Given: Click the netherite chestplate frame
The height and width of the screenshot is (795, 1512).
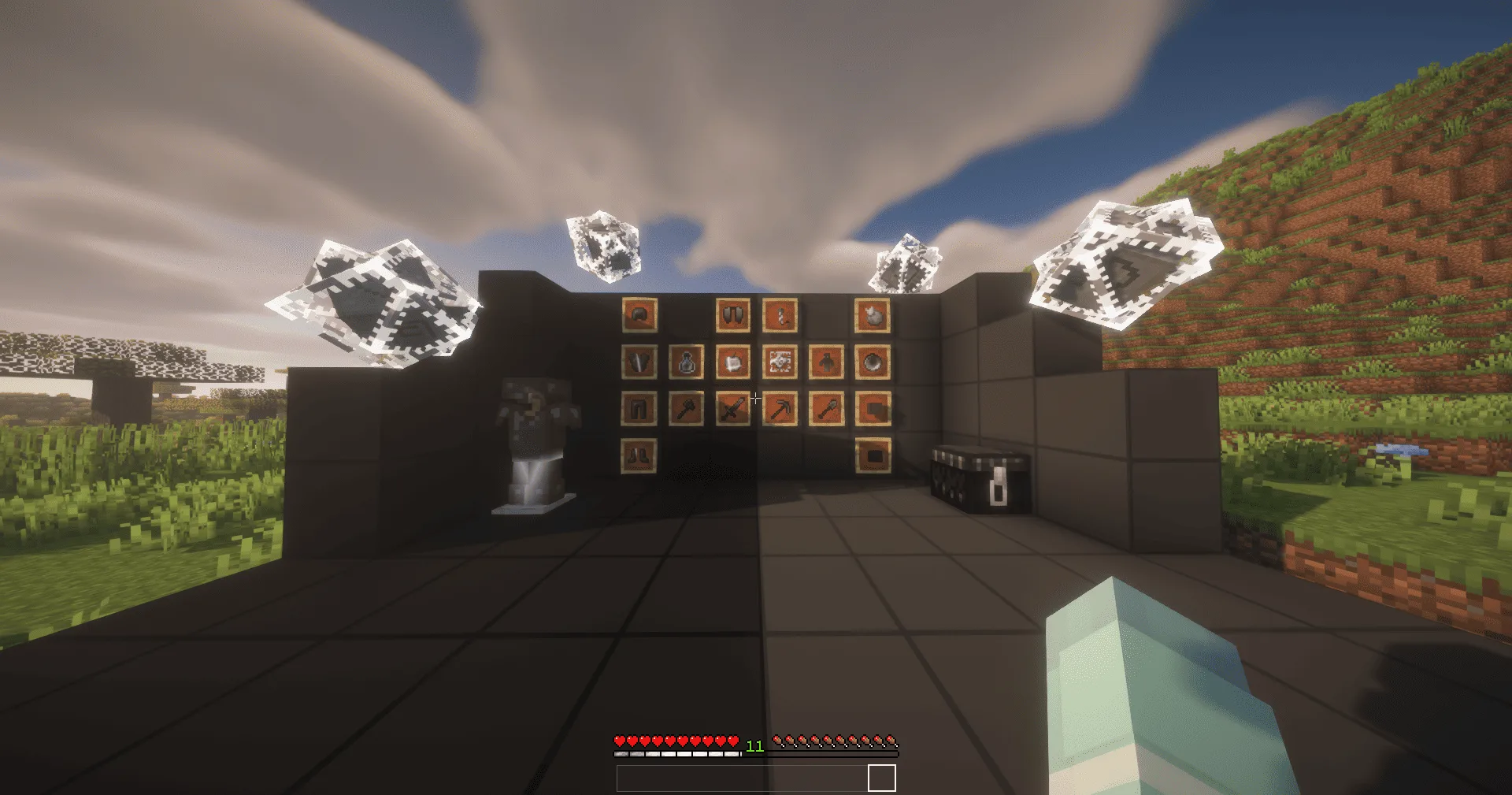Looking at the screenshot, I should coord(640,361).
